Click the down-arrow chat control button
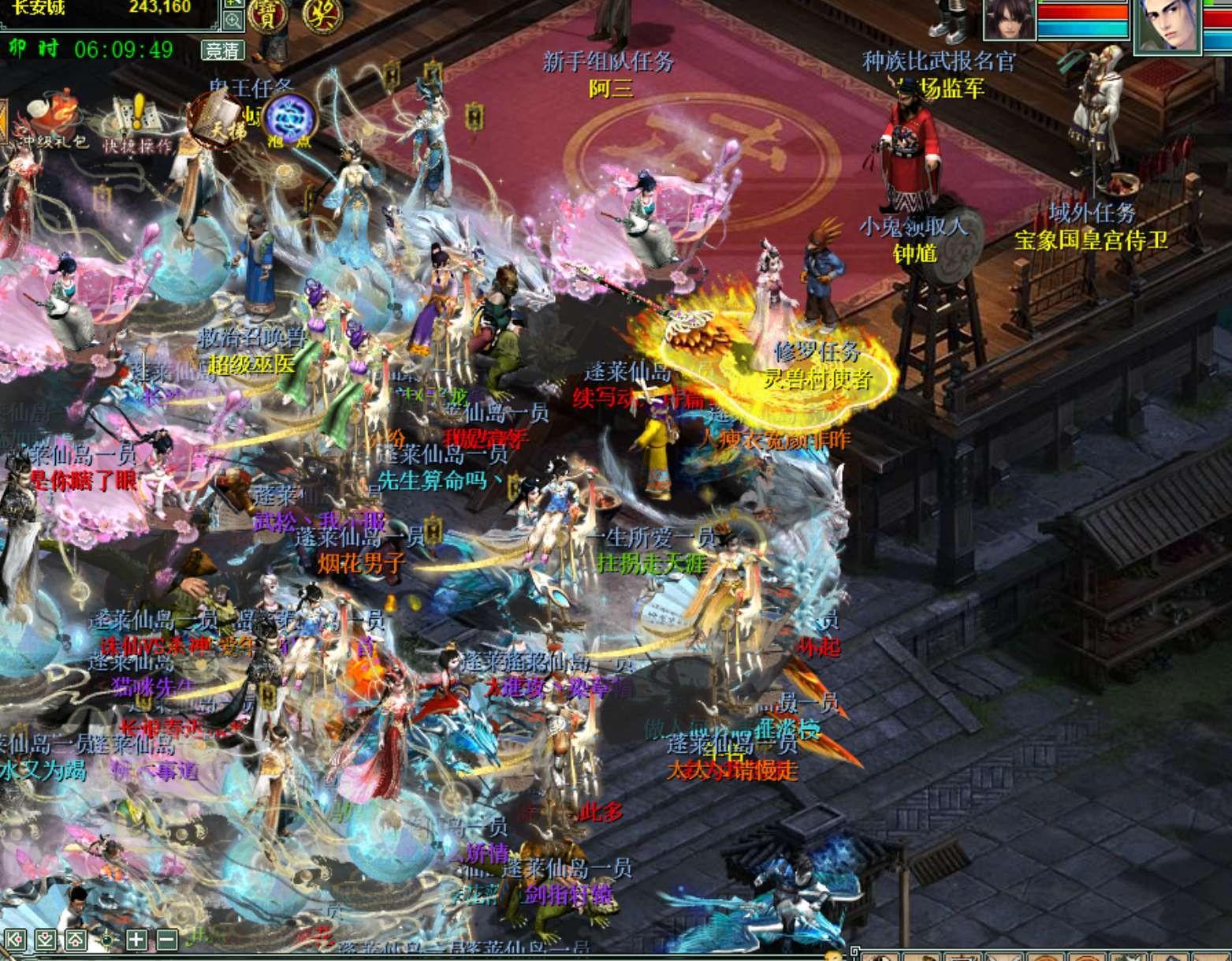The width and height of the screenshot is (1232, 961). [47, 939]
